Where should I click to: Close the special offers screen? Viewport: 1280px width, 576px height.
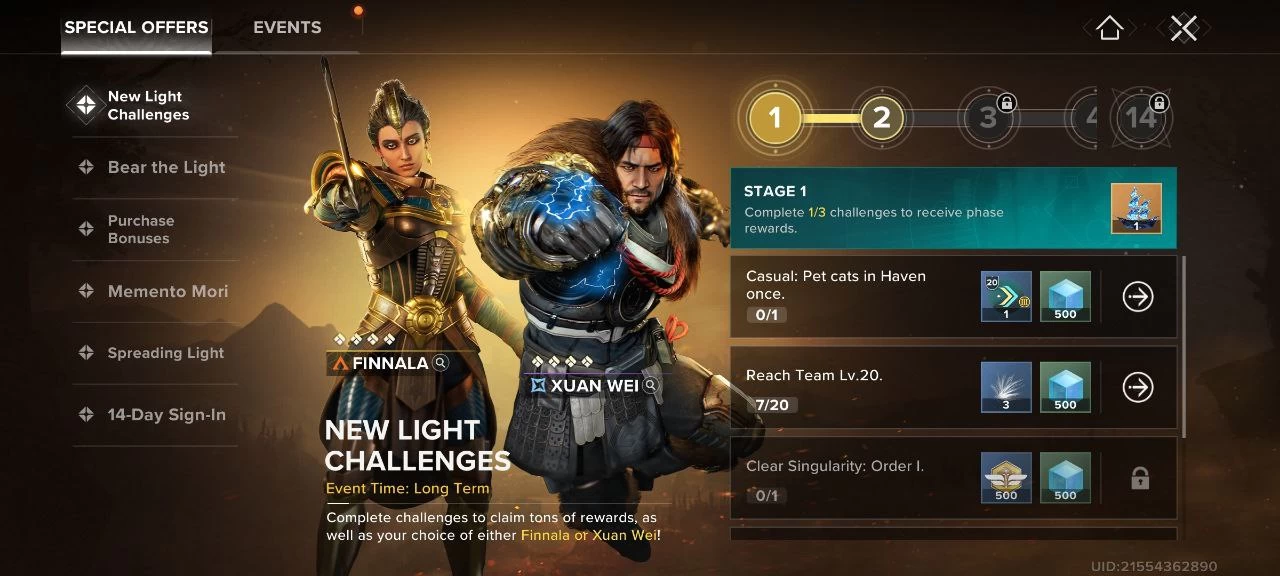tap(1183, 28)
